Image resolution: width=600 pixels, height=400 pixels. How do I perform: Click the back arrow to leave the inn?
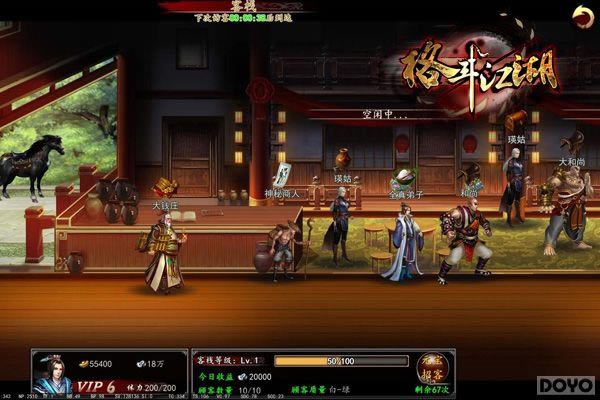[x=582, y=14]
